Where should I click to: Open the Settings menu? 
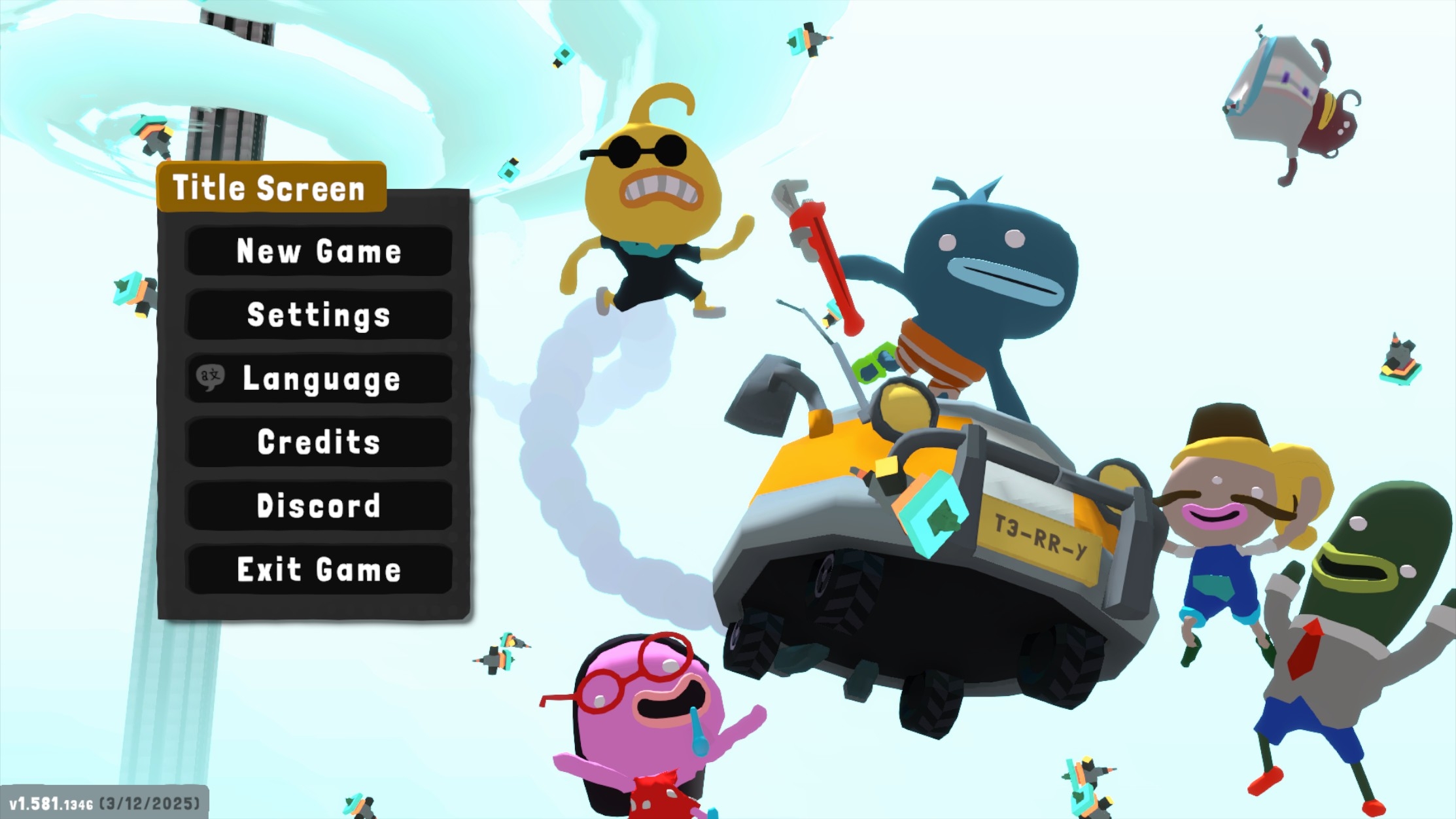[x=319, y=315]
